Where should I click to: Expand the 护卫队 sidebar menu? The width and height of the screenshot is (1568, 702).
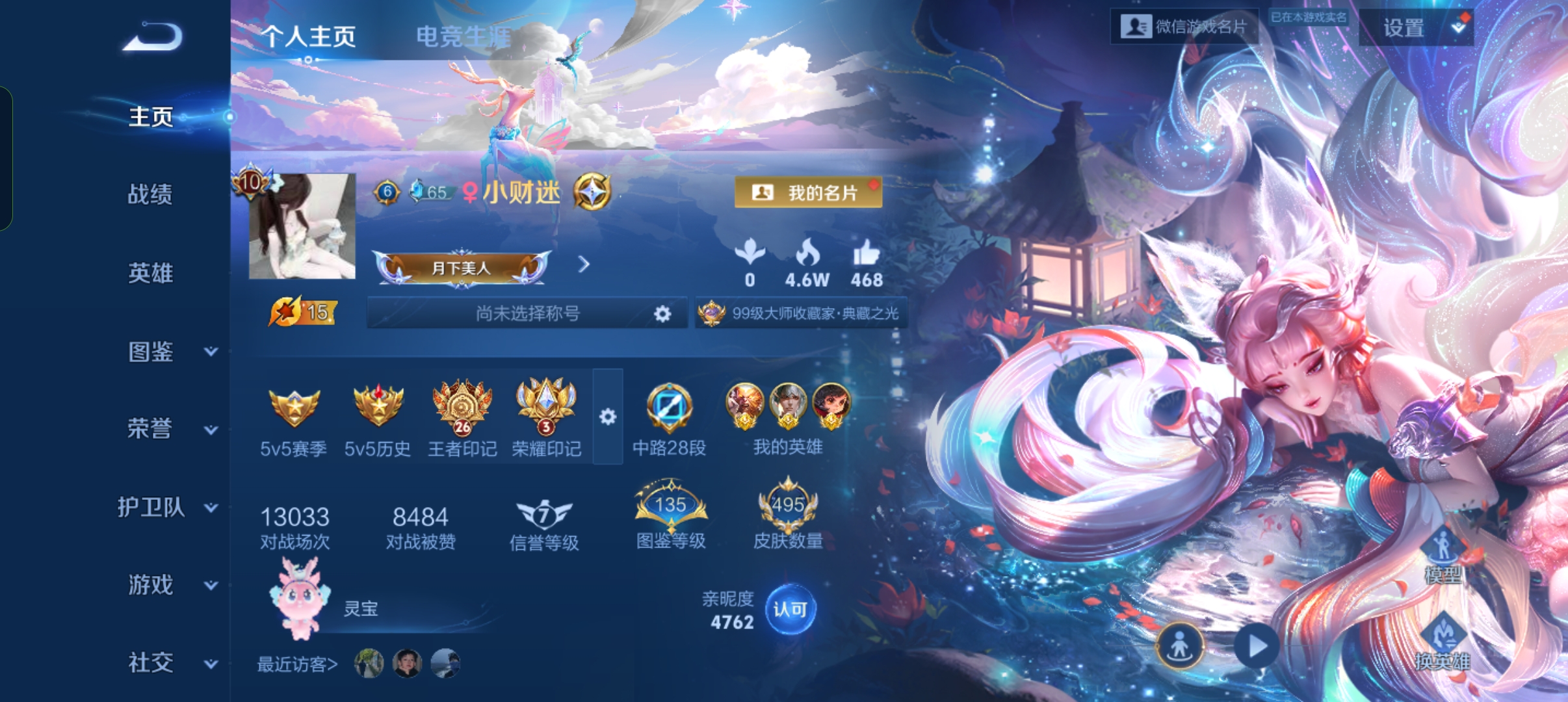tap(166, 507)
